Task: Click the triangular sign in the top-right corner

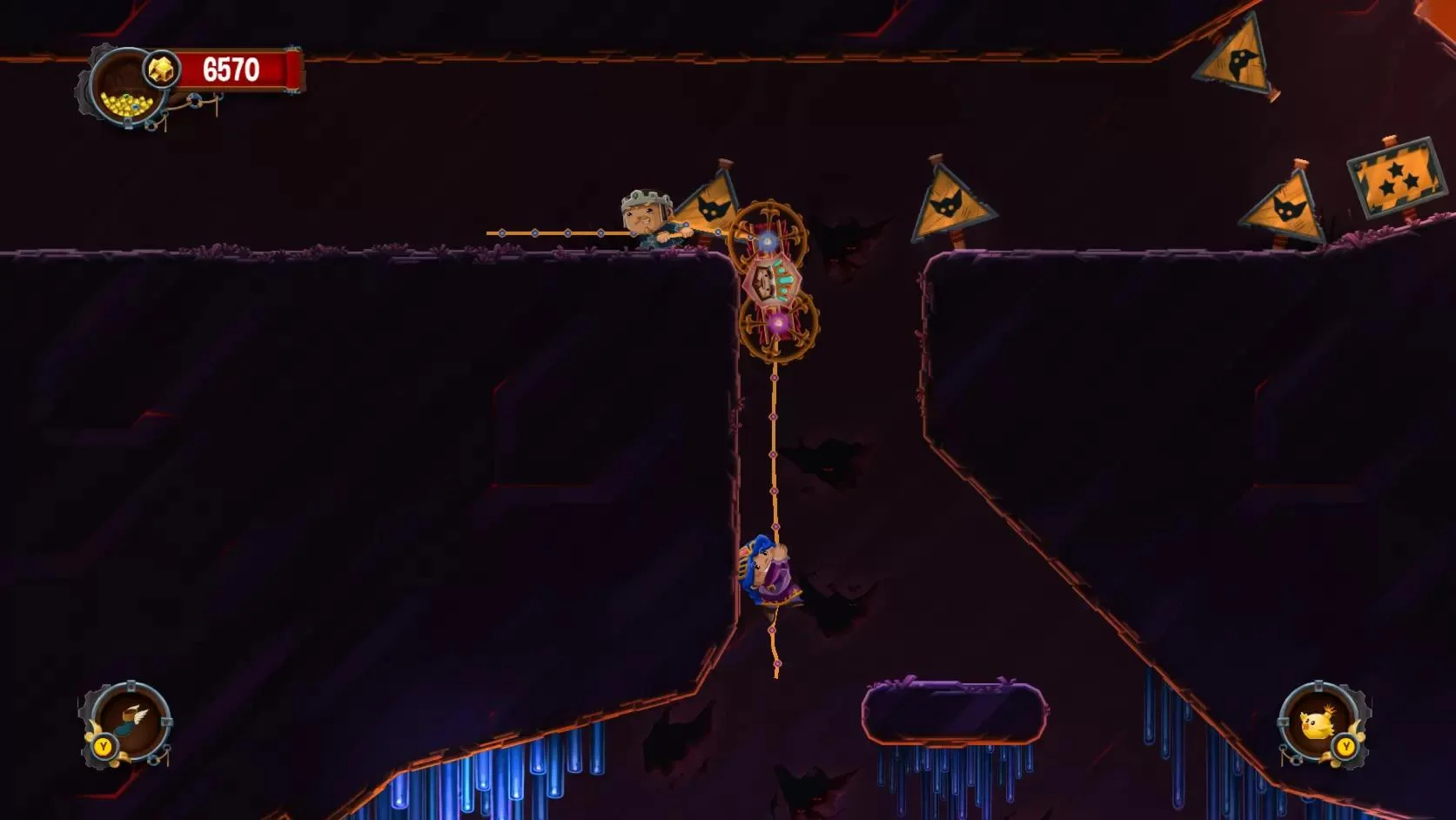Action: [1236, 61]
